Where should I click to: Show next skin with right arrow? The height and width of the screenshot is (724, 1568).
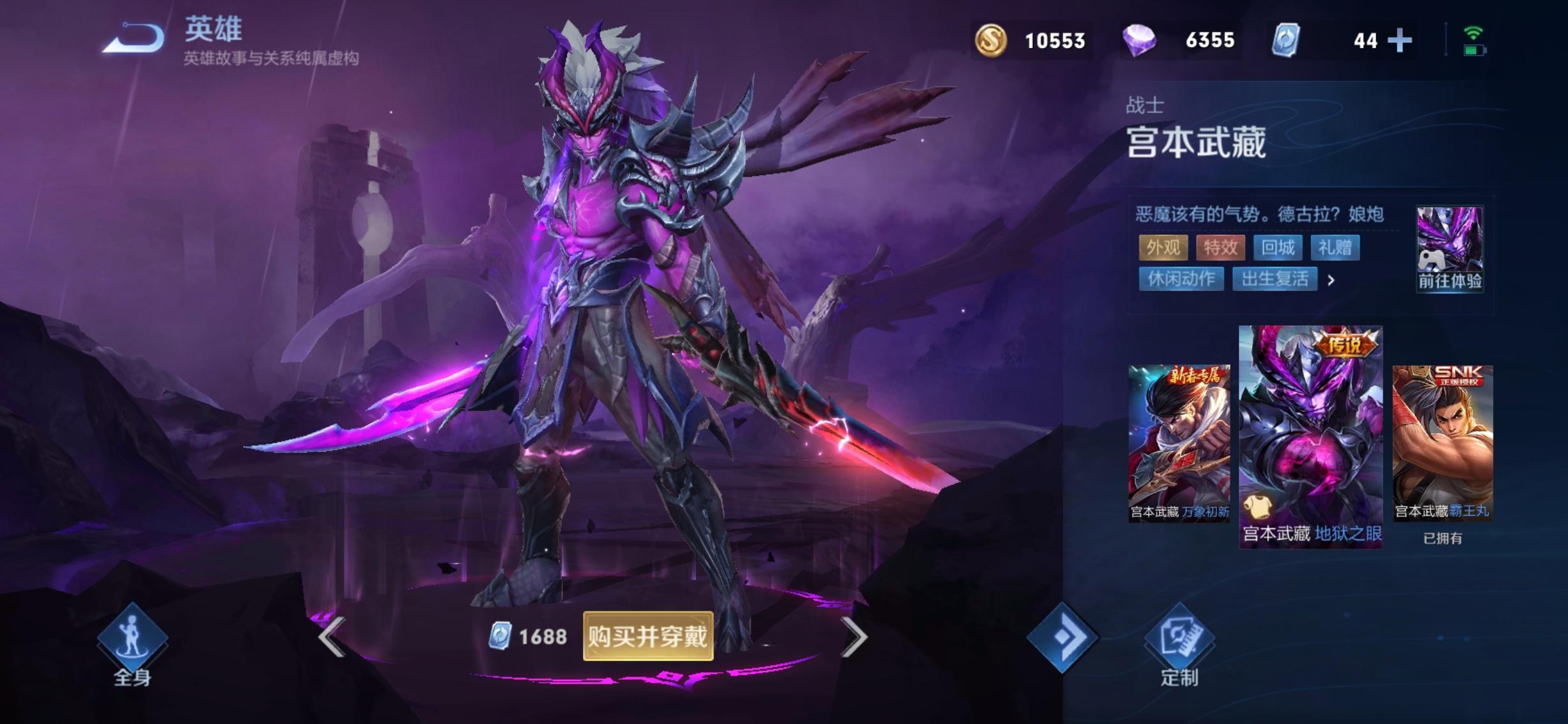click(x=854, y=636)
